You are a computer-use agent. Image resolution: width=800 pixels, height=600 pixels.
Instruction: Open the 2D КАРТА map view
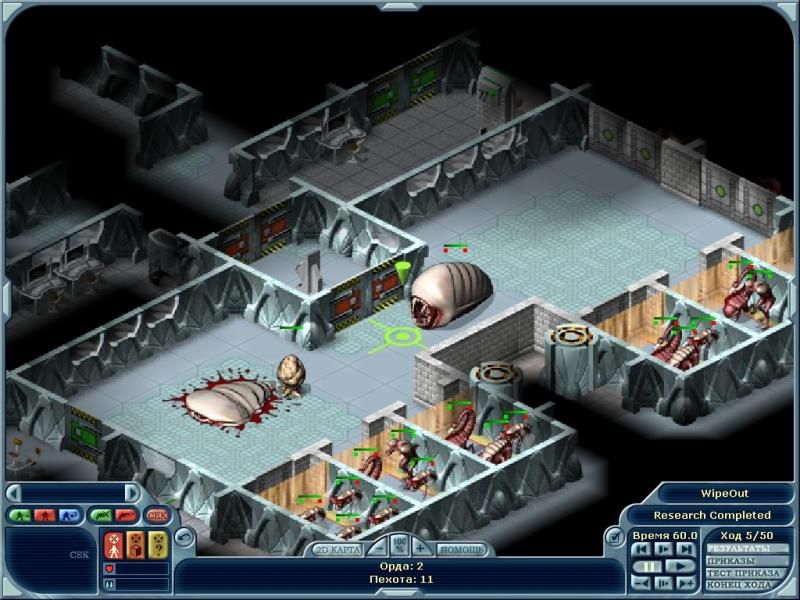pyautogui.click(x=335, y=549)
